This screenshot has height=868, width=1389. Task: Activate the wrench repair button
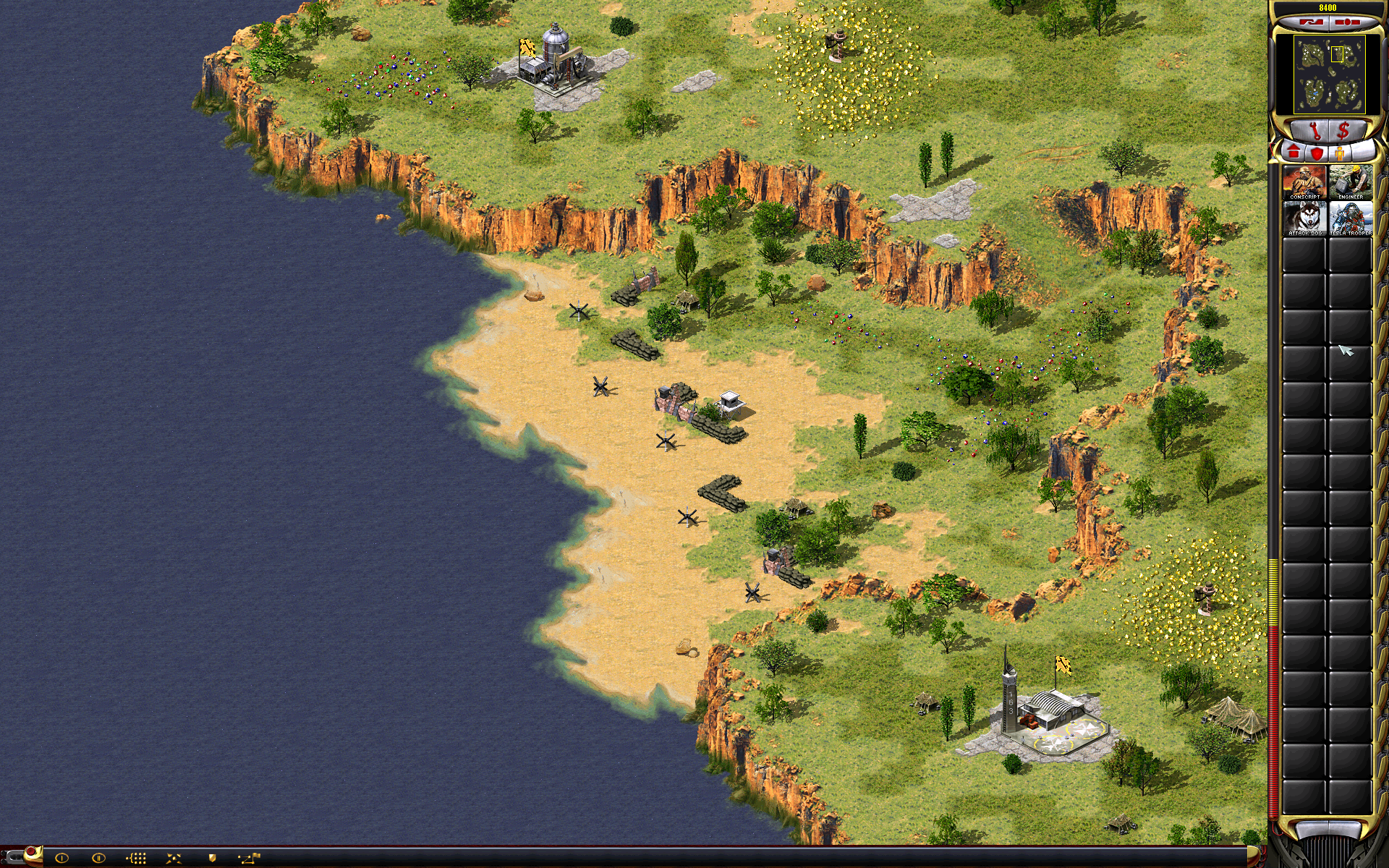coord(1314,132)
